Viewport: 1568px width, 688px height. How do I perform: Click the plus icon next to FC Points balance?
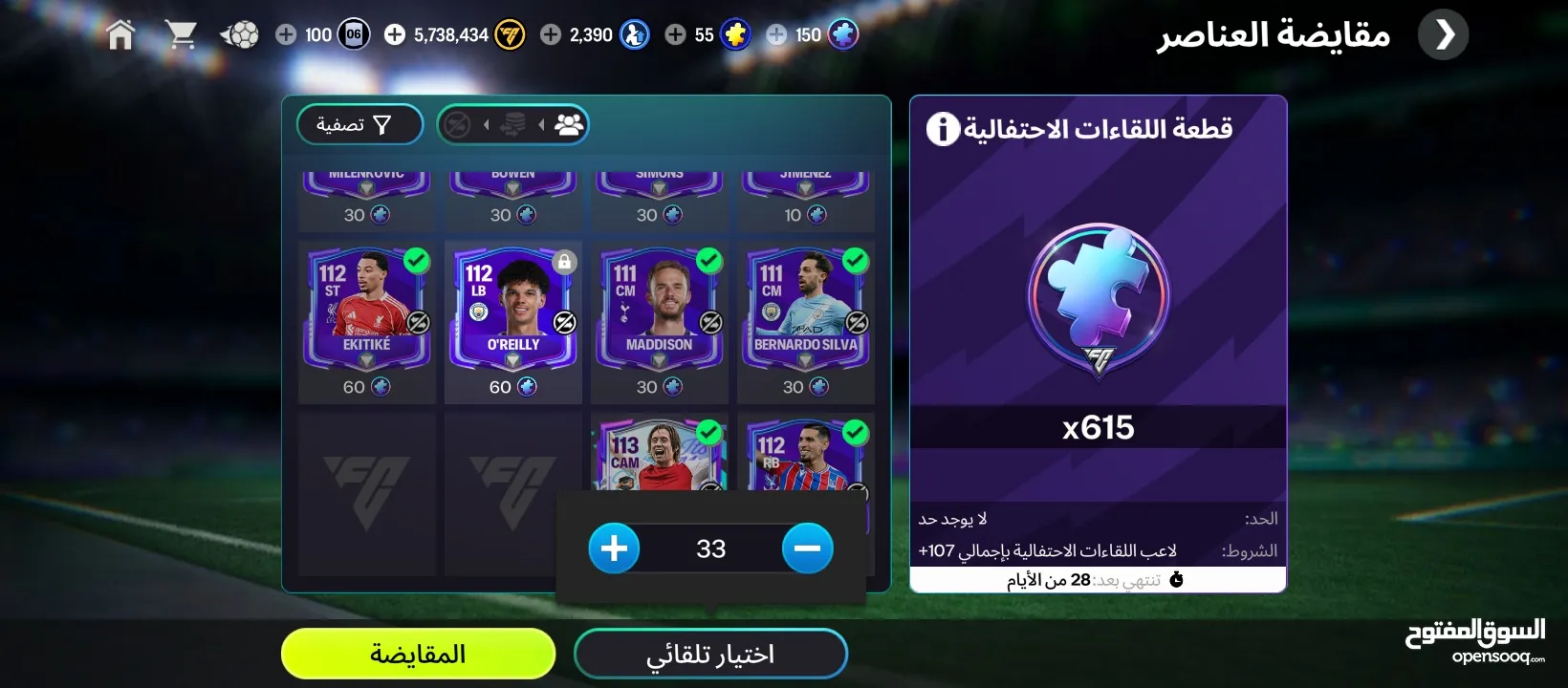click(284, 33)
